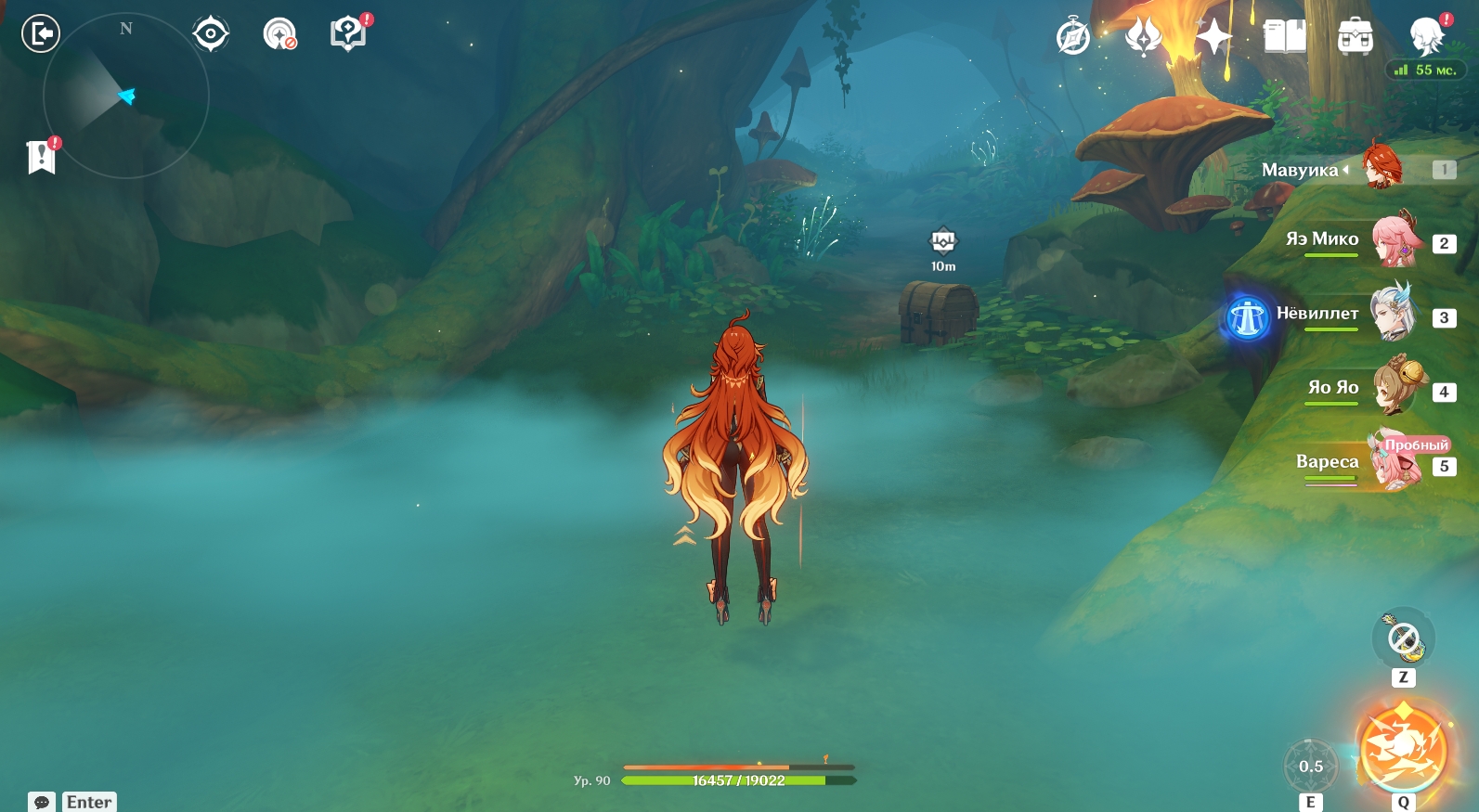Open the circular minimap
The height and width of the screenshot is (812, 1479).
coord(126,96)
